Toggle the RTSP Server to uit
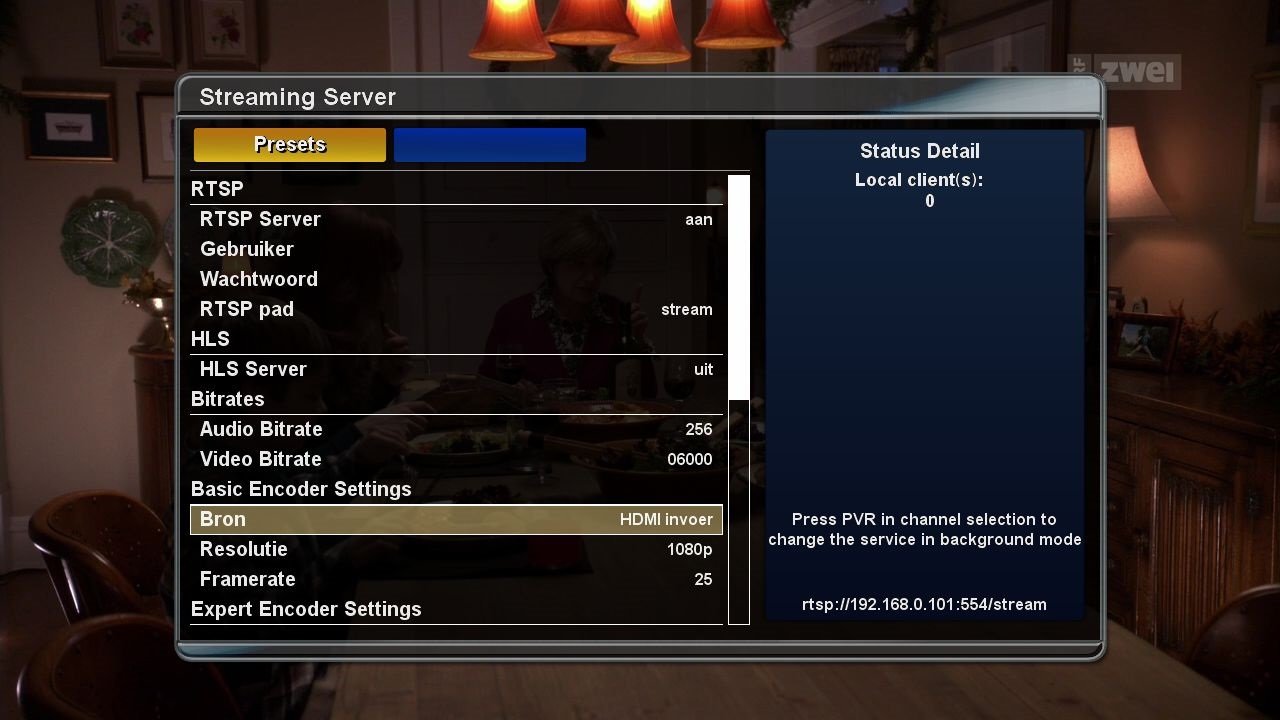 (x=456, y=218)
